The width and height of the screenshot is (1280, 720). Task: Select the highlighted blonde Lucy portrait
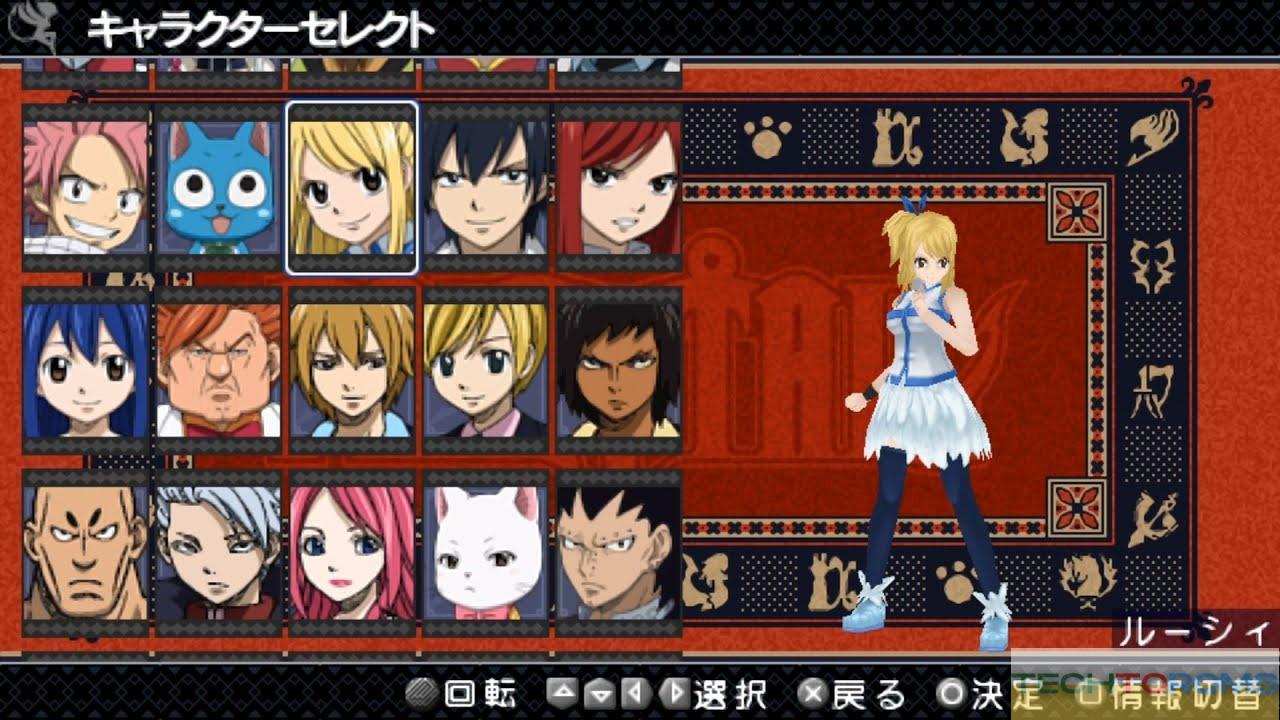pyautogui.click(x=352, y=188)
